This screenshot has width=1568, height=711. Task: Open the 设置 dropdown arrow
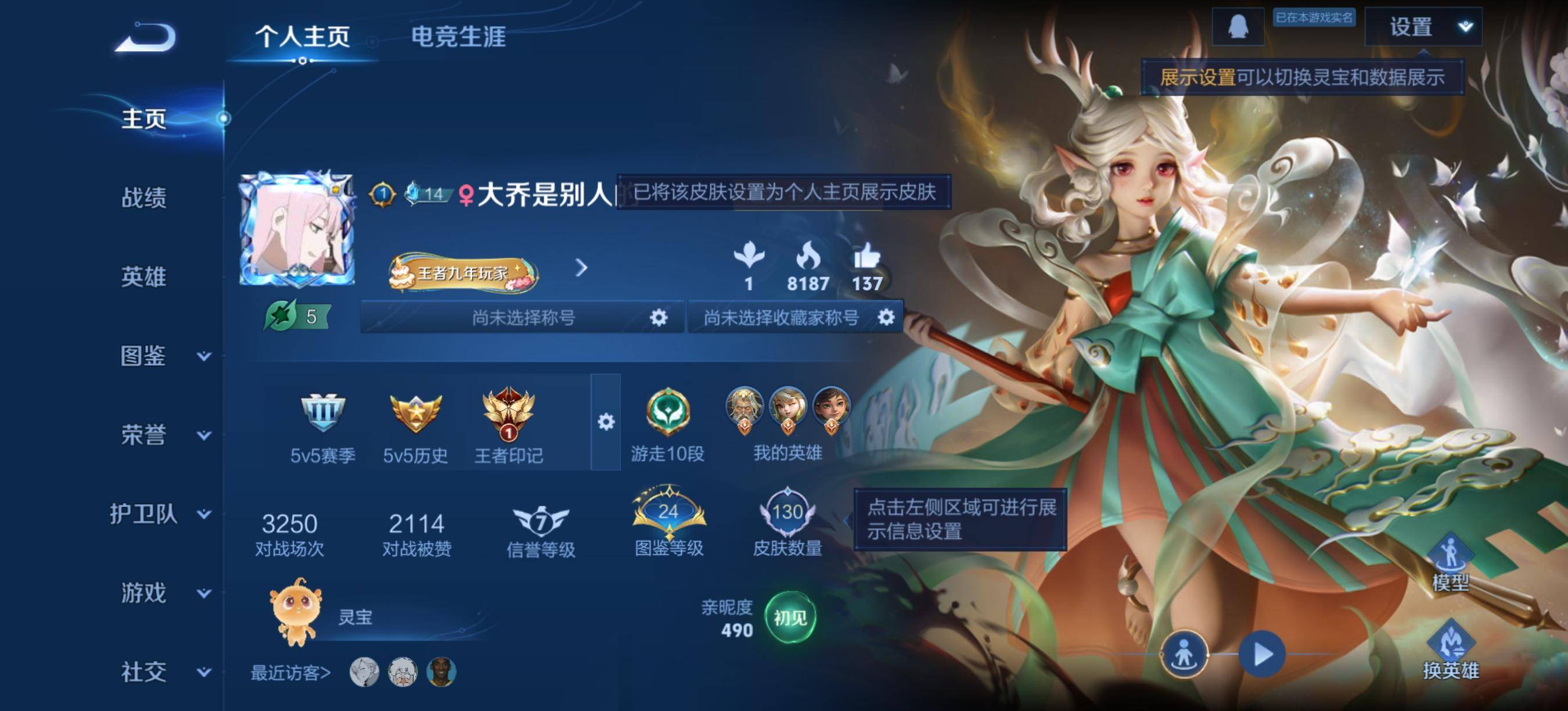1470,27
